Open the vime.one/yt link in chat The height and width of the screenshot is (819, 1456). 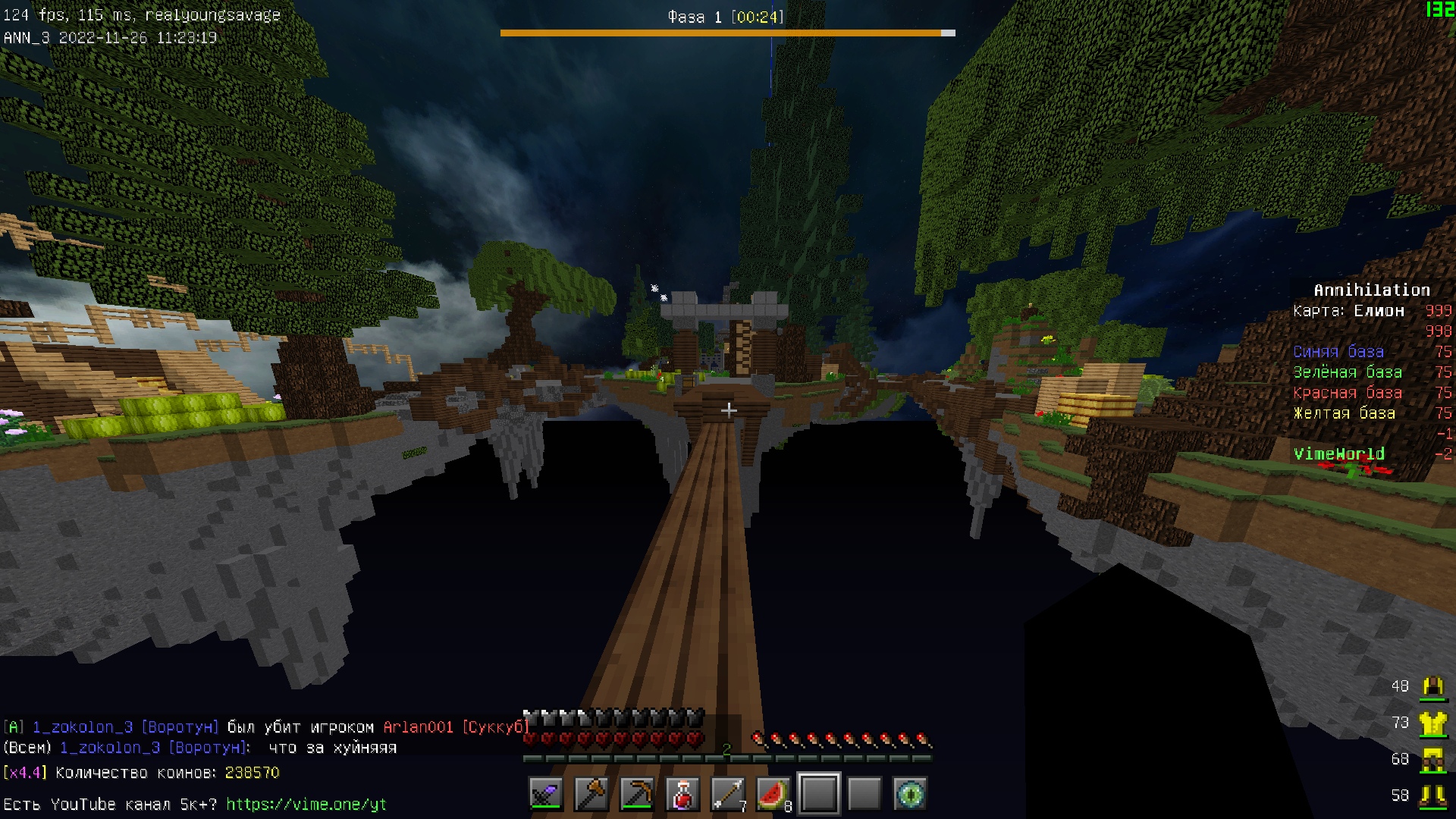(306, 804)
